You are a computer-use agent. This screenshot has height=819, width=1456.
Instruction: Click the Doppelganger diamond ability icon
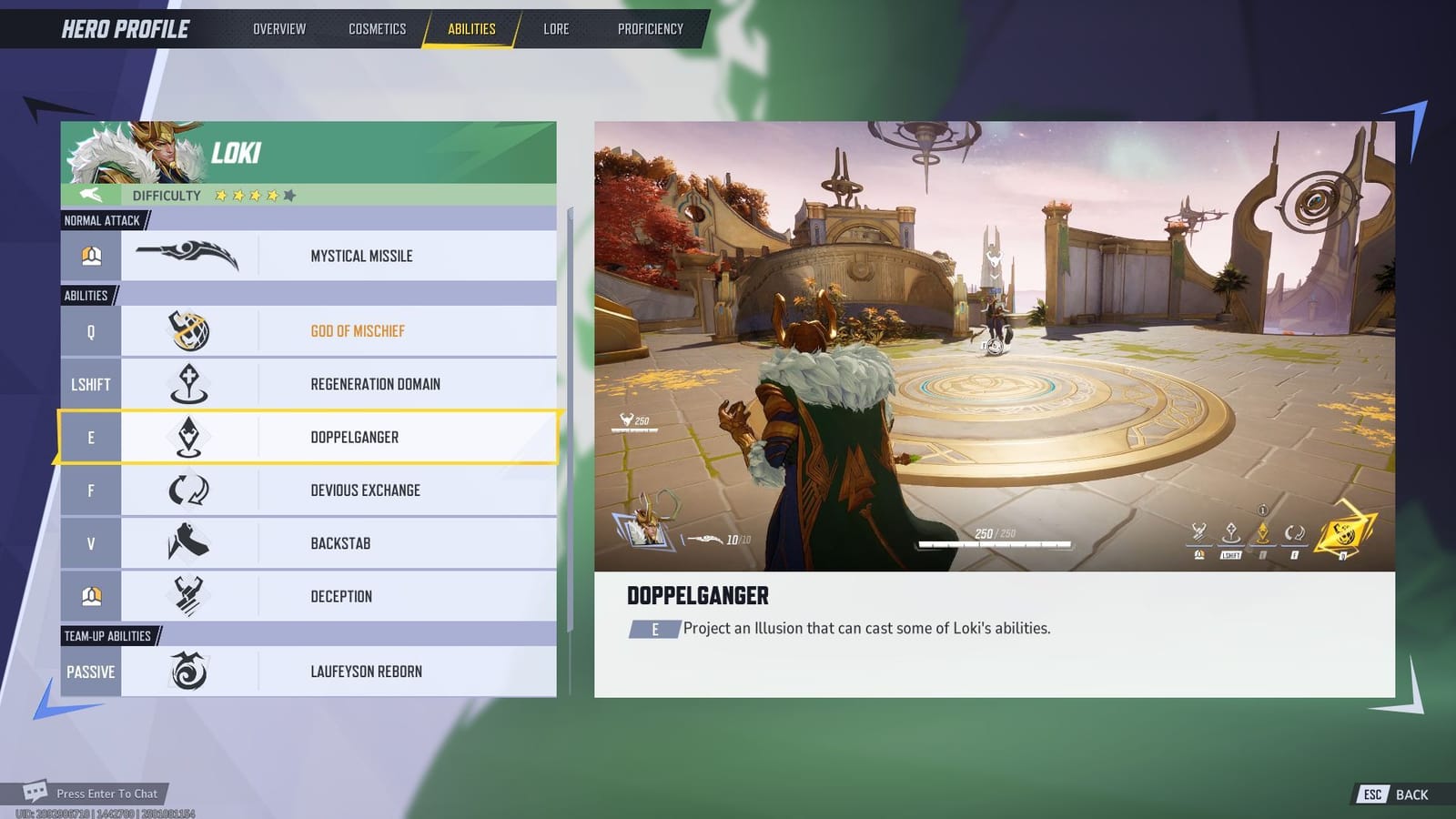[188, 437]
